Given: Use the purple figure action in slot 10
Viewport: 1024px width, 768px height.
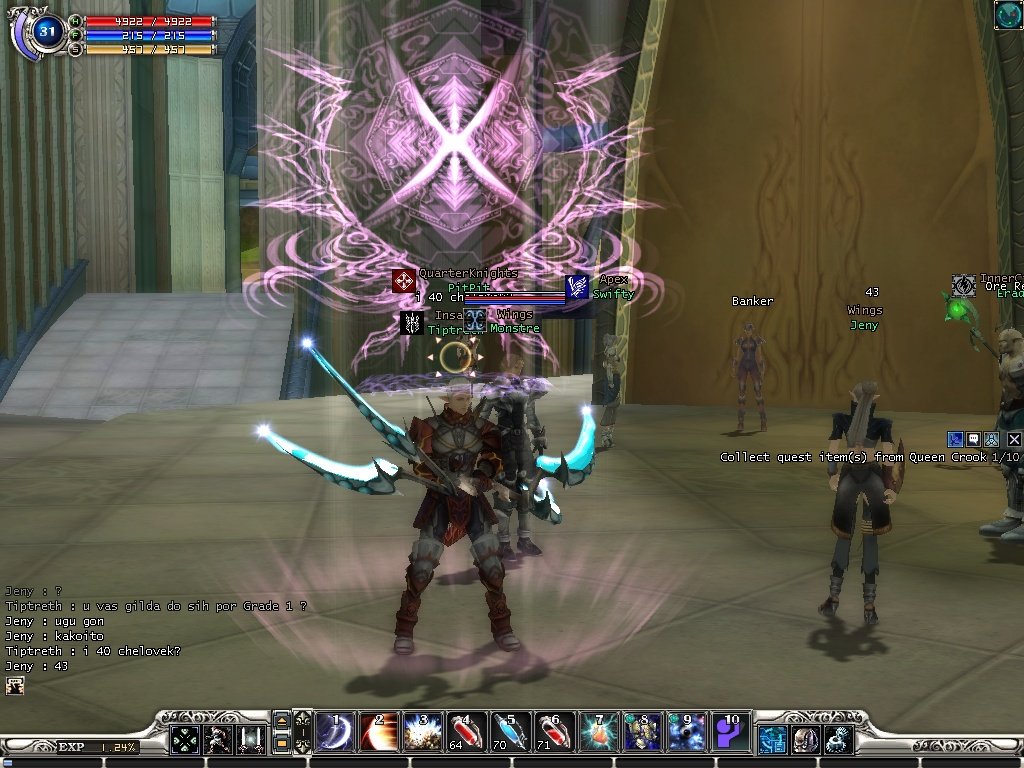Looking at the screenshot, I should pyautogui.click(x=729, y=733).
